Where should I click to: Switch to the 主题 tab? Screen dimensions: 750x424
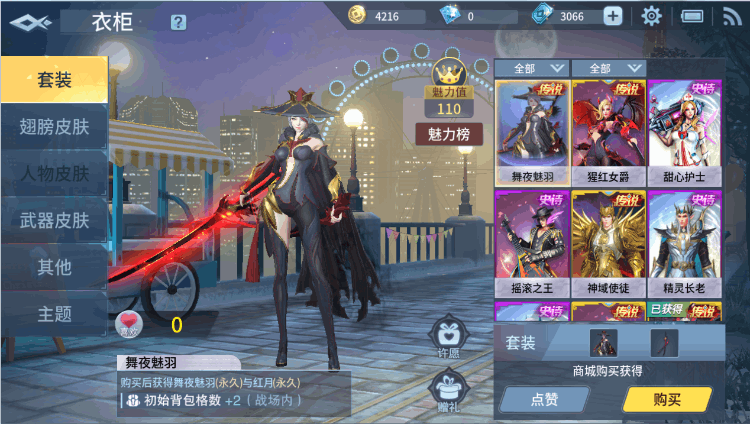tap(54, 314)
